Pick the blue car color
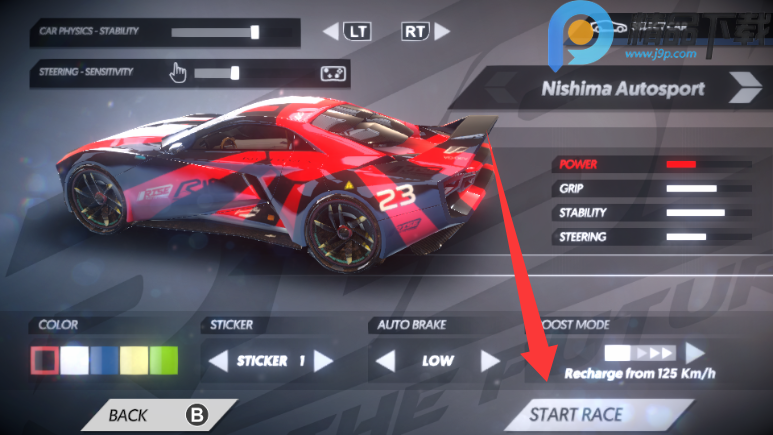This screenshot has width=773, height=435. pyautogui.click(x=104, y=360)
